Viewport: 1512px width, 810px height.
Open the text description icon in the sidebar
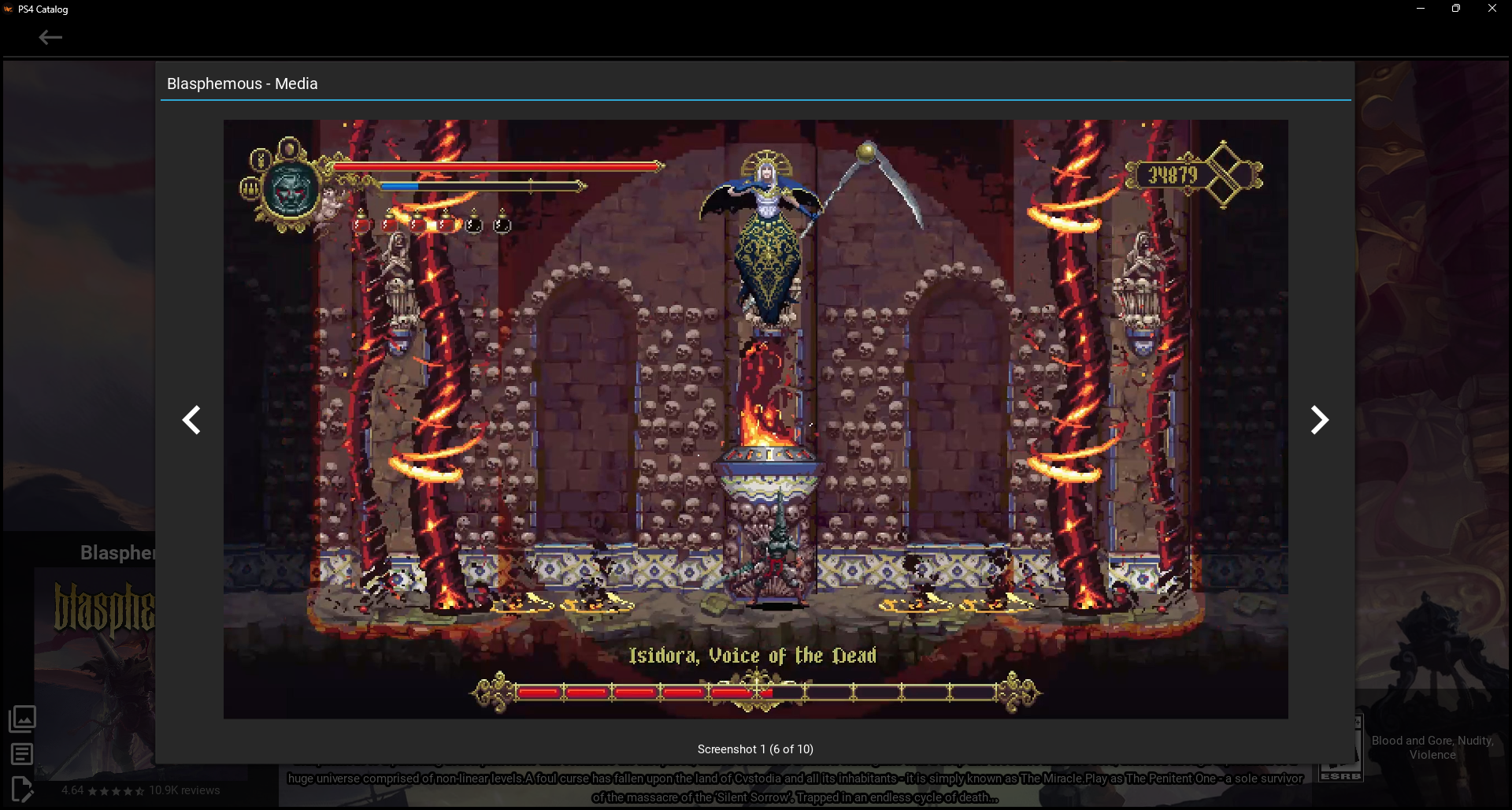(22, 754)
